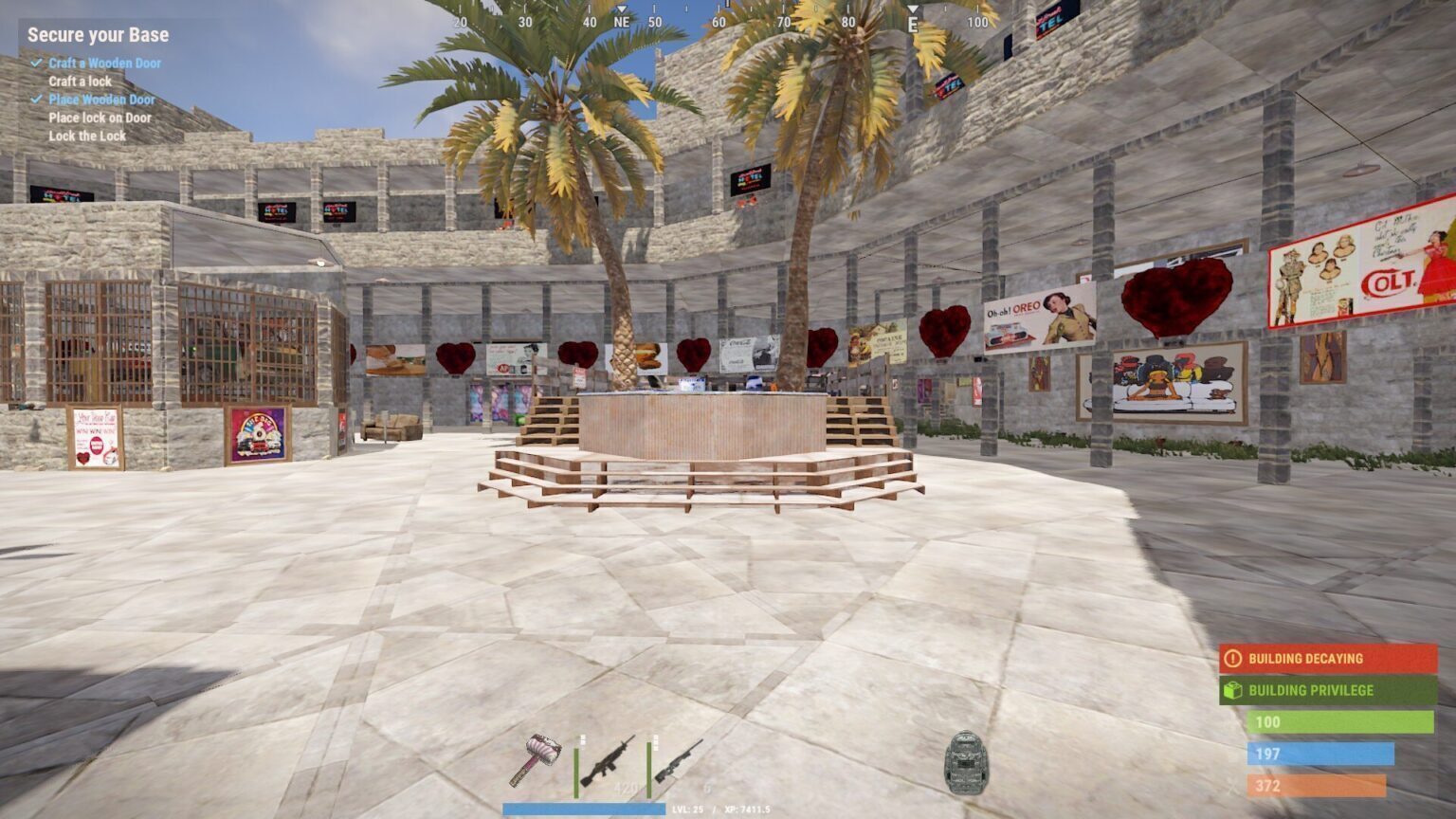The width and height of the screenshot is (1456, 819).
Task: Click the "Place lock on Door" objective
Action: coord(100,118)
